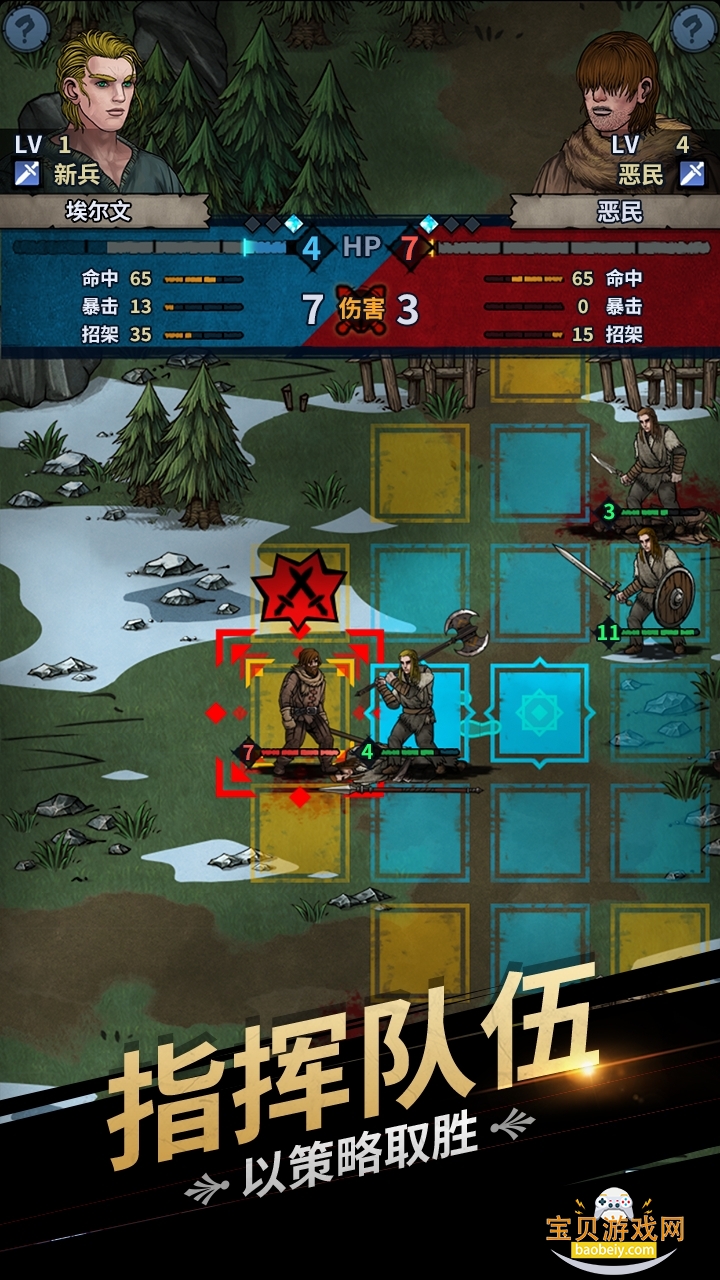The height and width of the screenshot is (1280, 720).
Task: Open help next to 恶民's portrait
Action: 696,26
